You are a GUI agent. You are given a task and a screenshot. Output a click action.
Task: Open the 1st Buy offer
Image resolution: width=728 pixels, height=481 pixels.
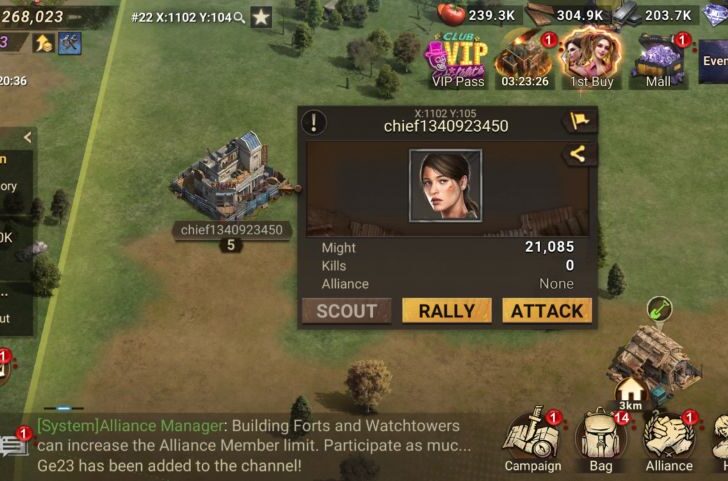coord(592,60)
